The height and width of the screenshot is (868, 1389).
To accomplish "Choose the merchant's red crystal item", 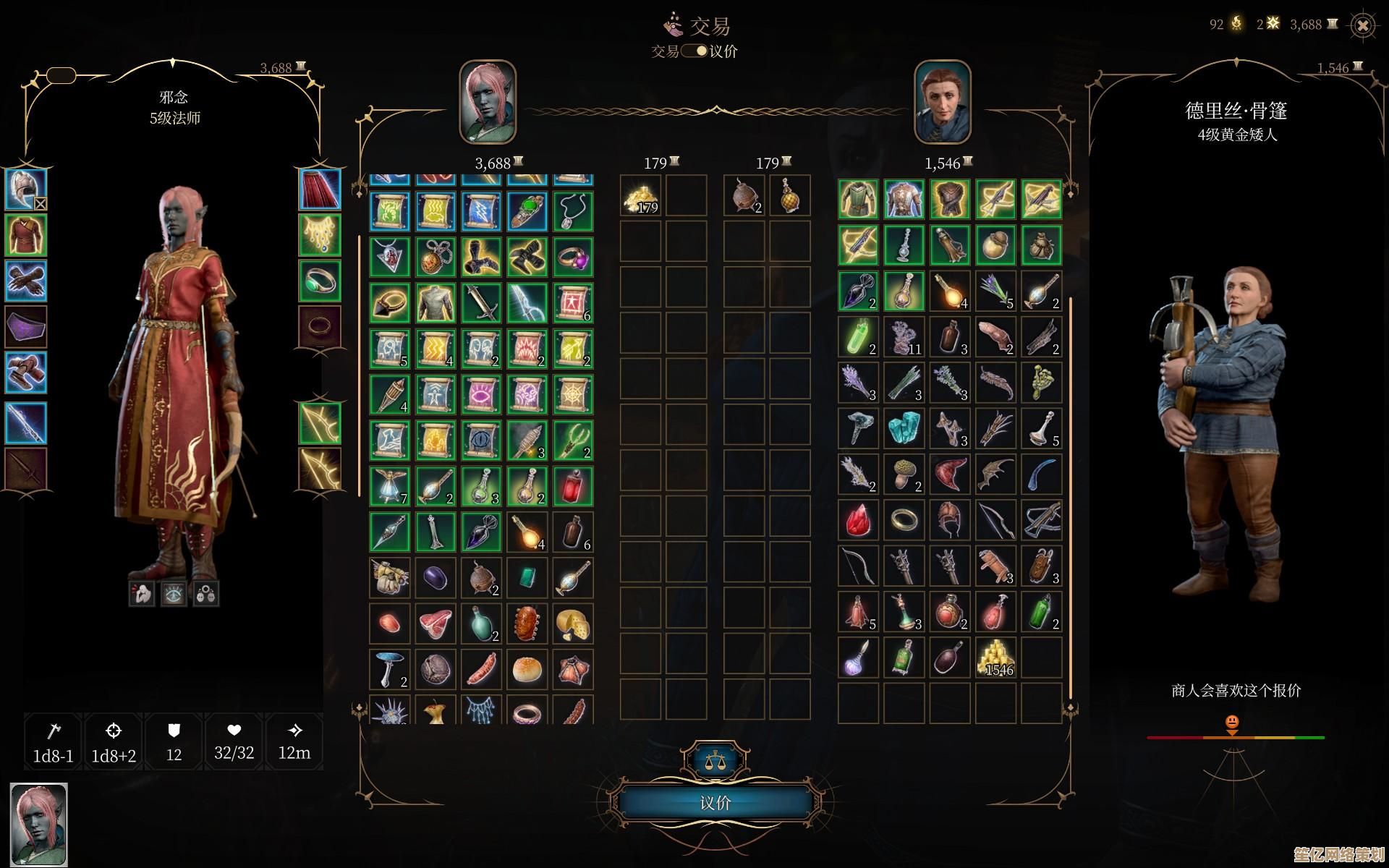I will click(858, 519).
